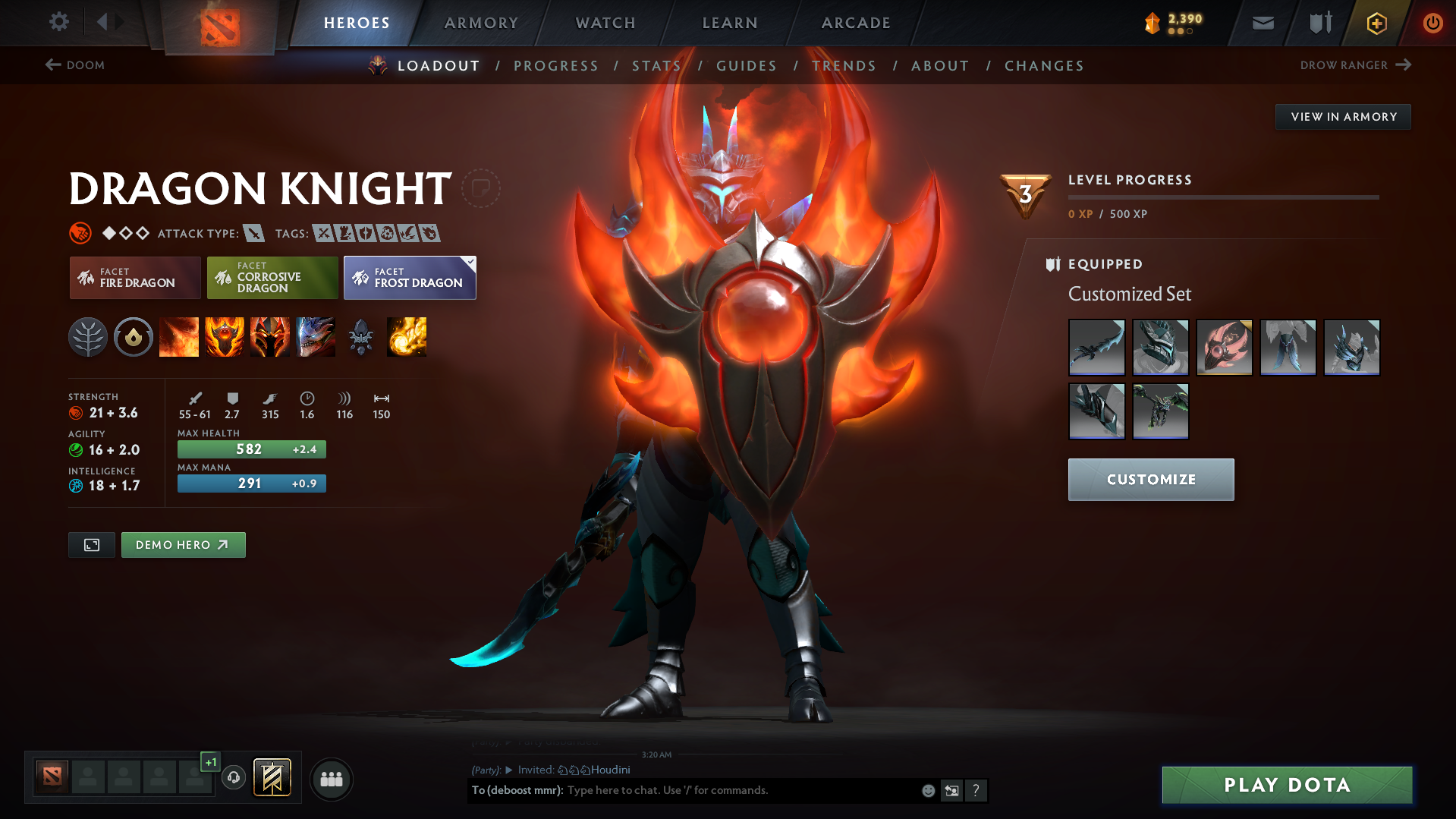Expand the Frost Dragon facet chevron
Image resolution: width=1456 pixels, height=819 pixels.
pyautogui.click(x=470, y=260)
